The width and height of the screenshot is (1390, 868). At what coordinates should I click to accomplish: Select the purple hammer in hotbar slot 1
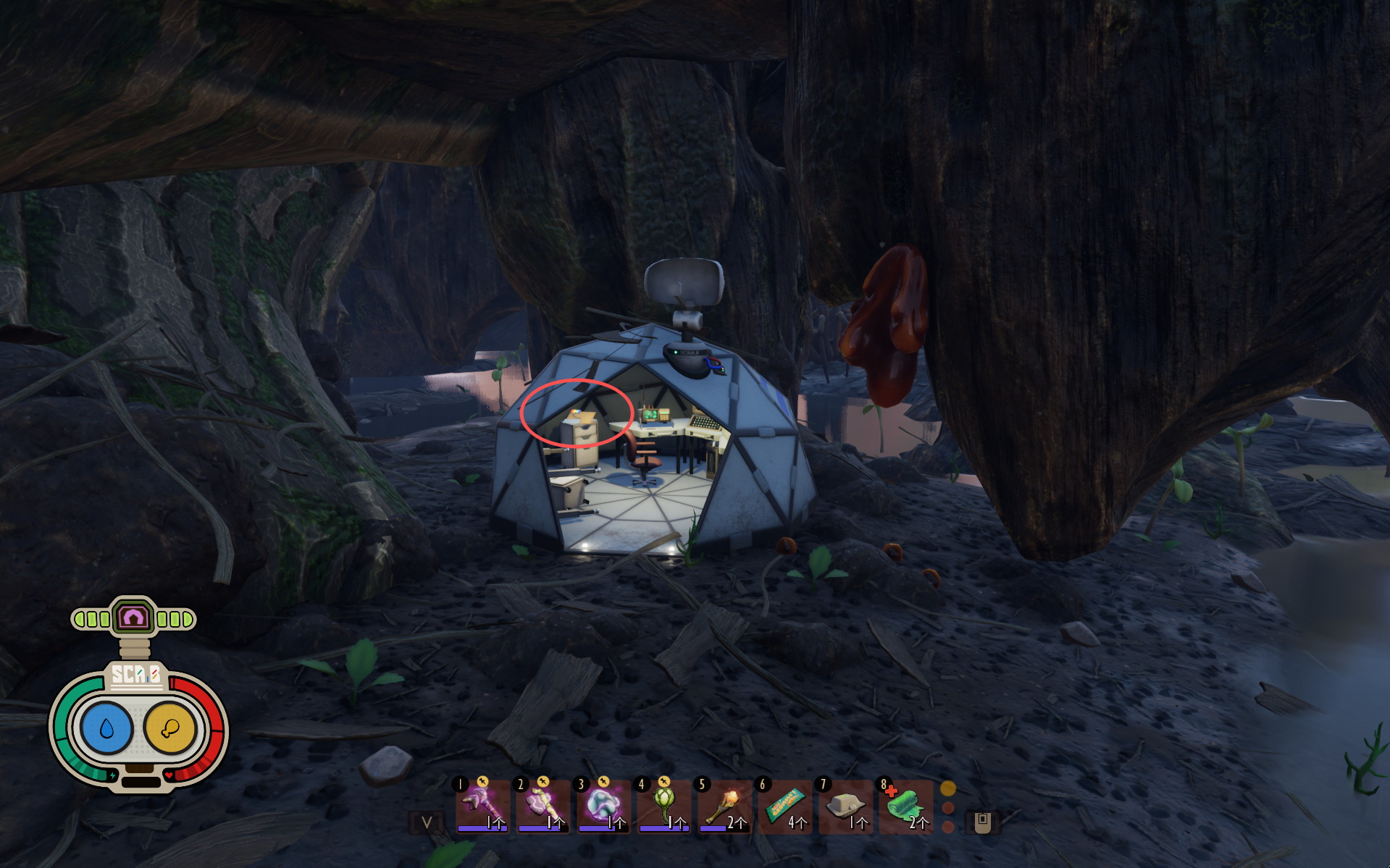click(481, 805)
